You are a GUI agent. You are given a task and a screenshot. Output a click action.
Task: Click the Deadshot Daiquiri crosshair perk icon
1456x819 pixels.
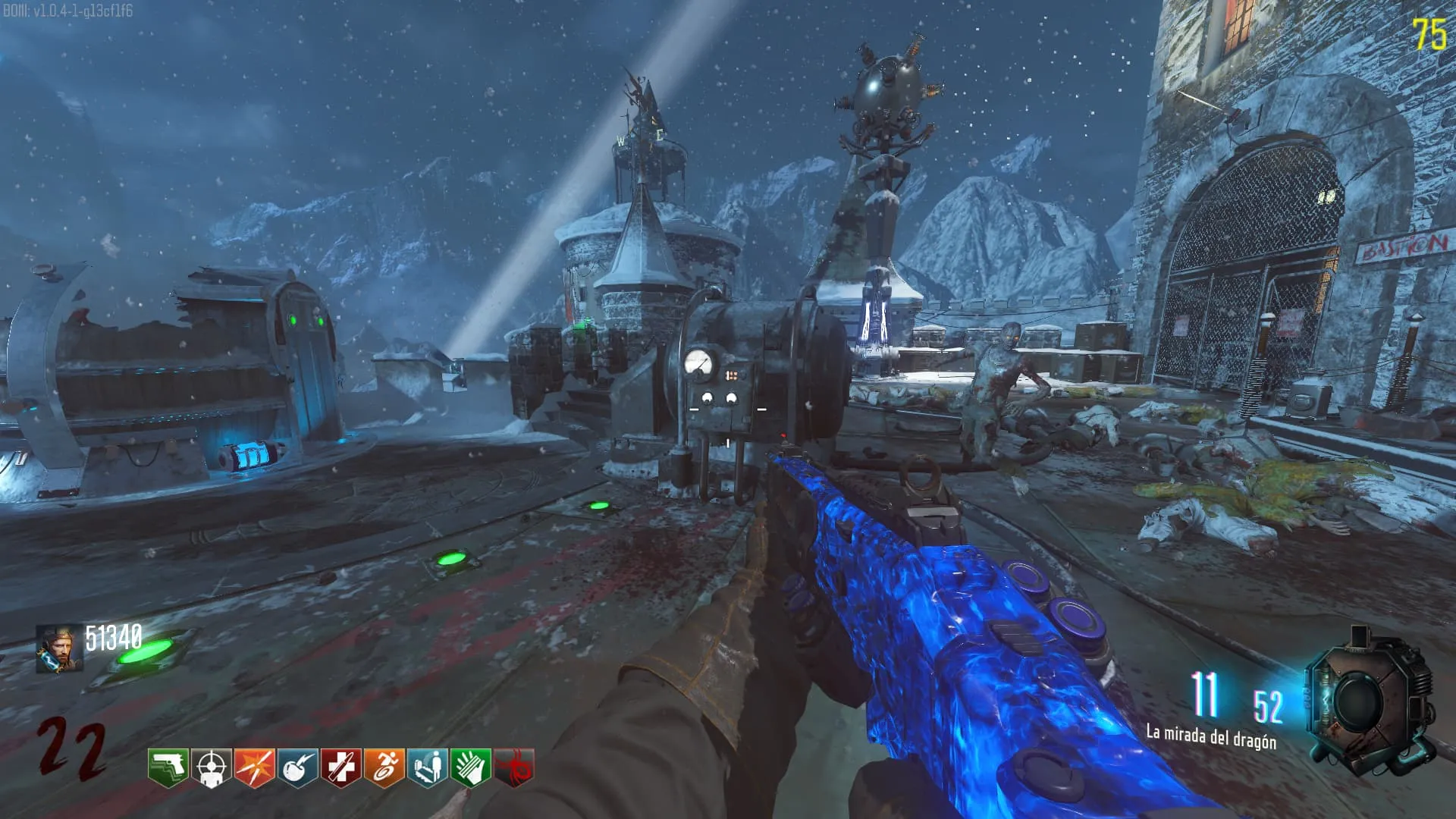coord(211,767)
